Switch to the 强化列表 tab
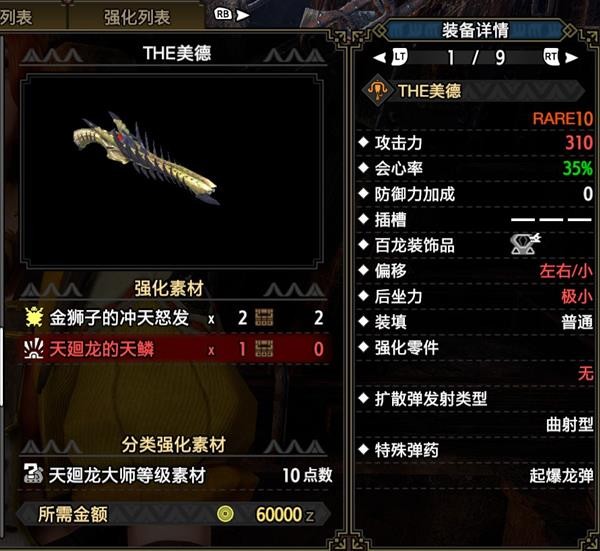Viewport: 600px width, 551px height. pyautogui.click(x=137, y=17)
